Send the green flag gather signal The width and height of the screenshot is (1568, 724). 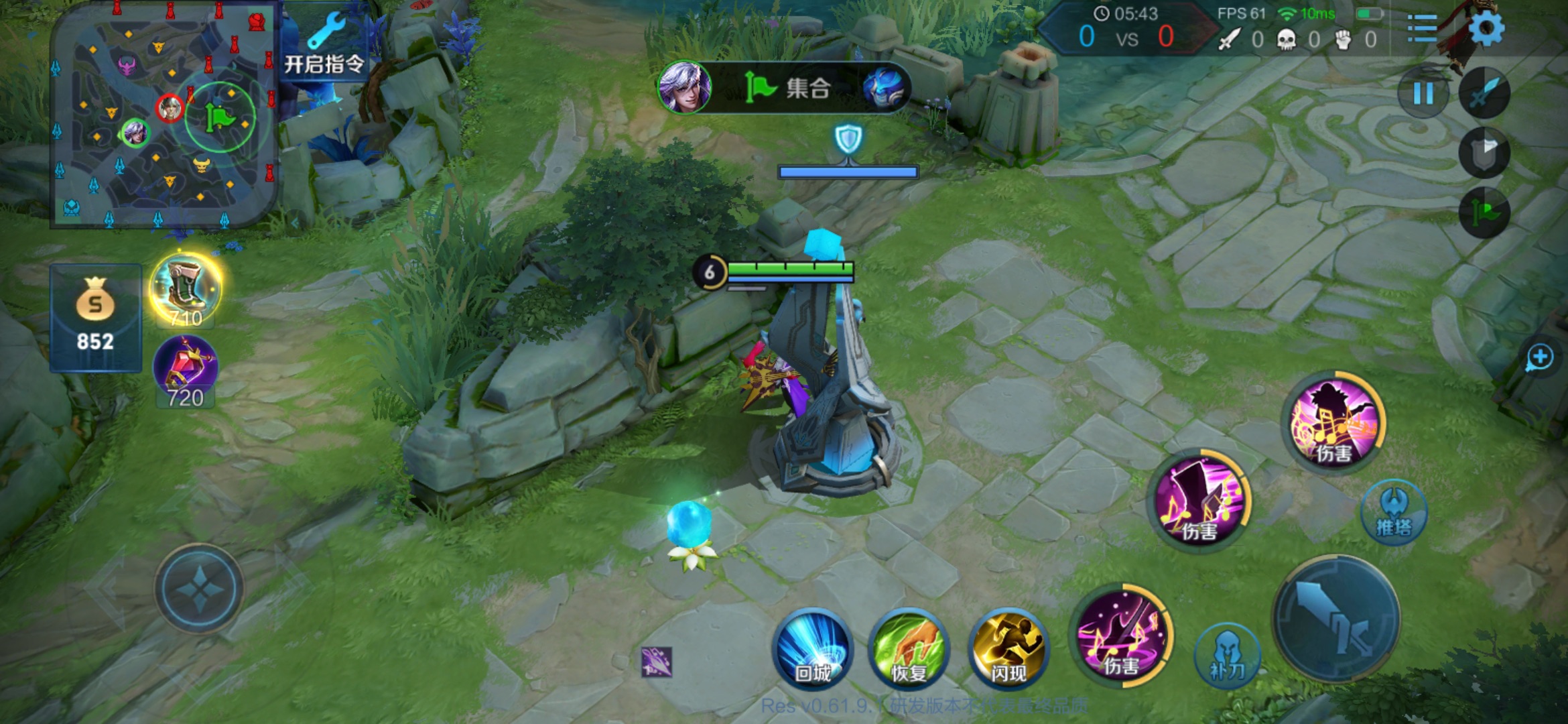pyautogui.click(x=1484, y=213)
